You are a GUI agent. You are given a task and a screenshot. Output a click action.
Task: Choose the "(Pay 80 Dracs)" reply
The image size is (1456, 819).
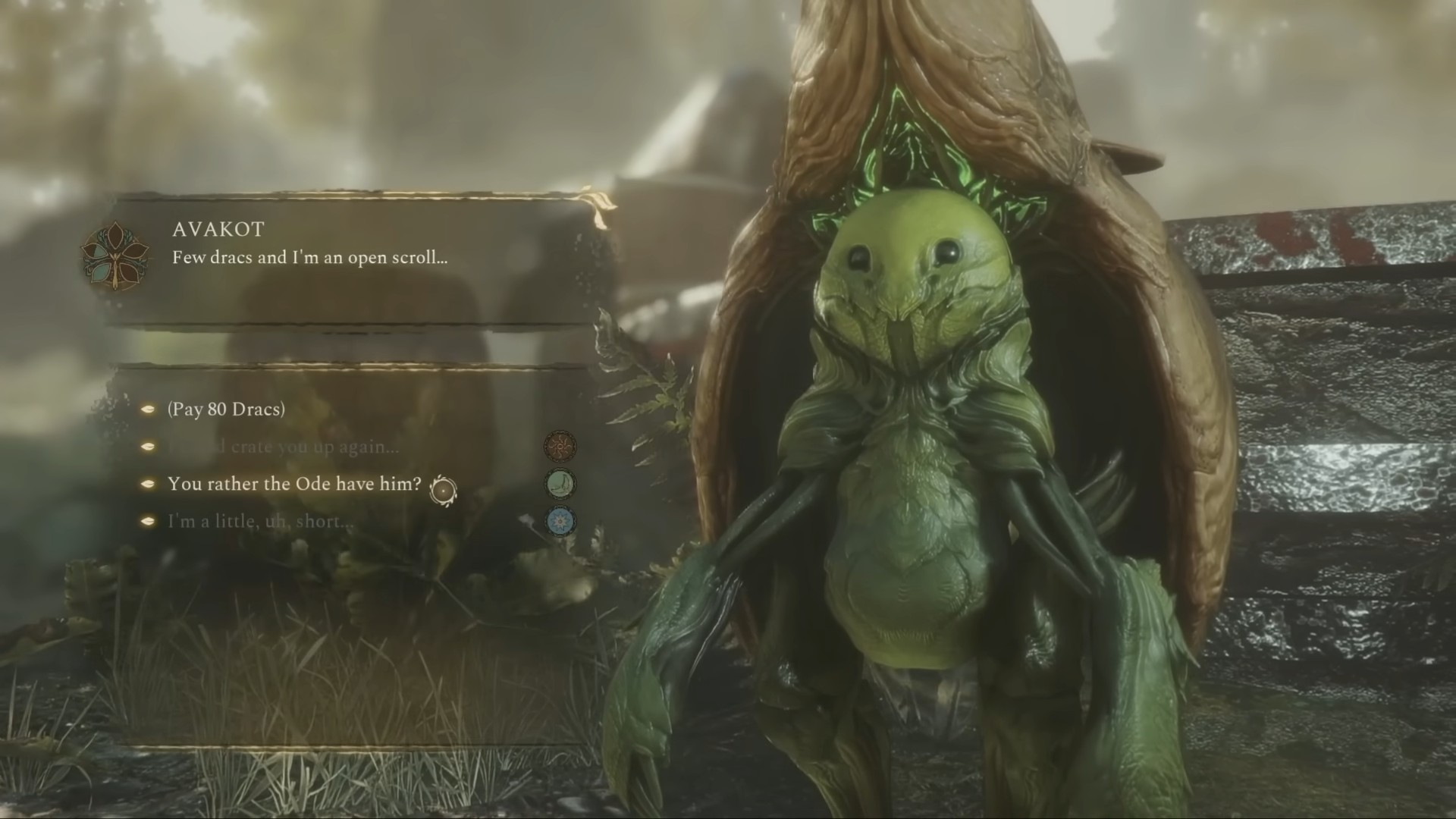[226, 409]
